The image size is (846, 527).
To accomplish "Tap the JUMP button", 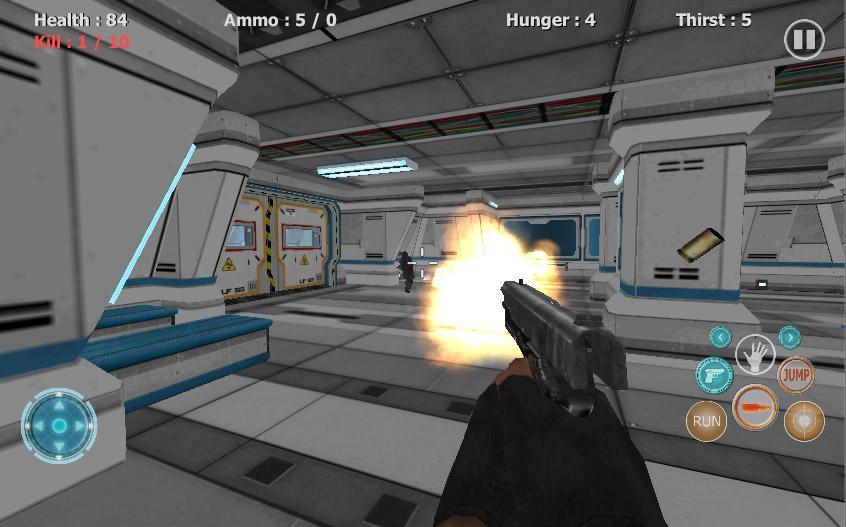I will 796,375.
